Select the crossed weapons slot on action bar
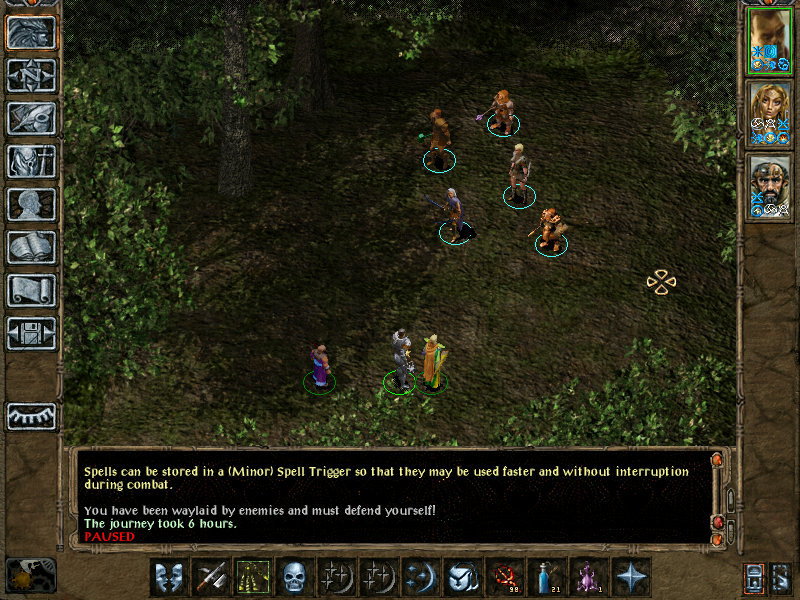 pos(210,577)
